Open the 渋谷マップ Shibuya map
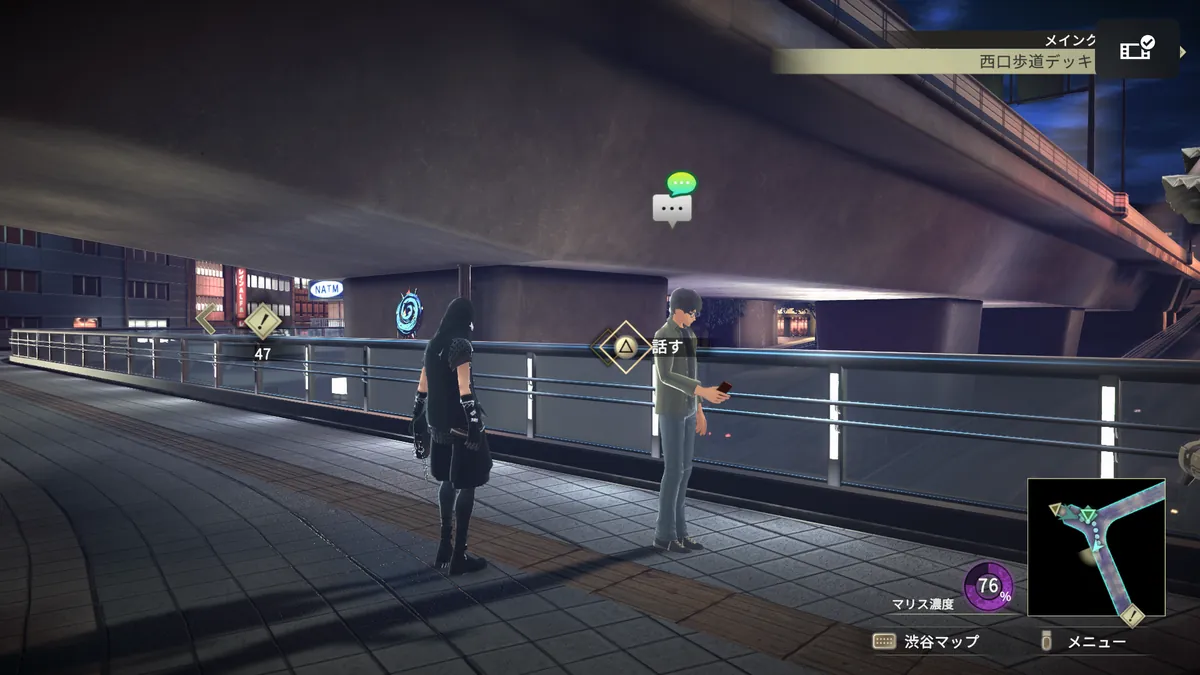1200x675 pixels. (926, 642)
